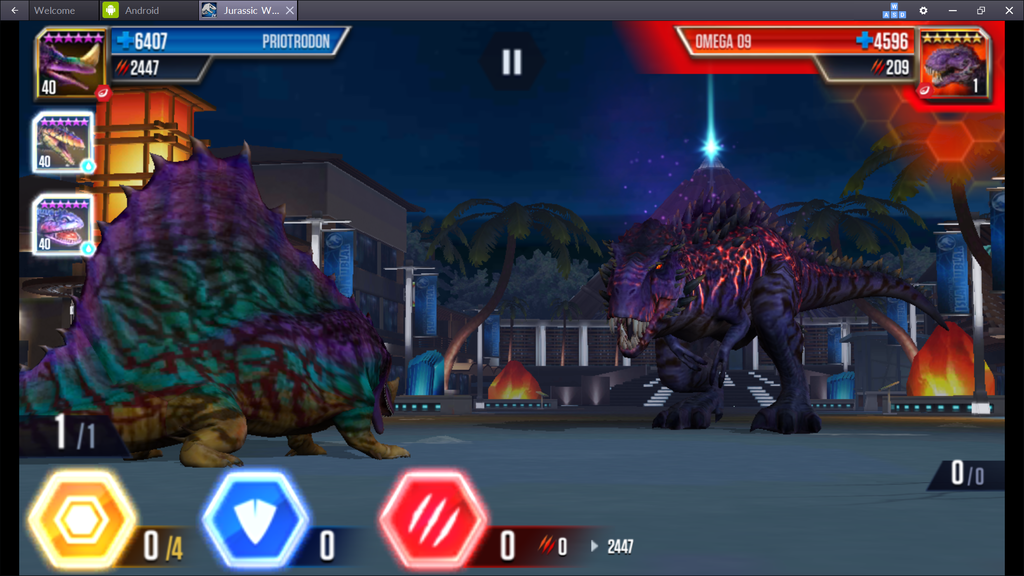Close the Jurassic World tab
This screenshot has width=1024, height=576.
coord(290,10)
